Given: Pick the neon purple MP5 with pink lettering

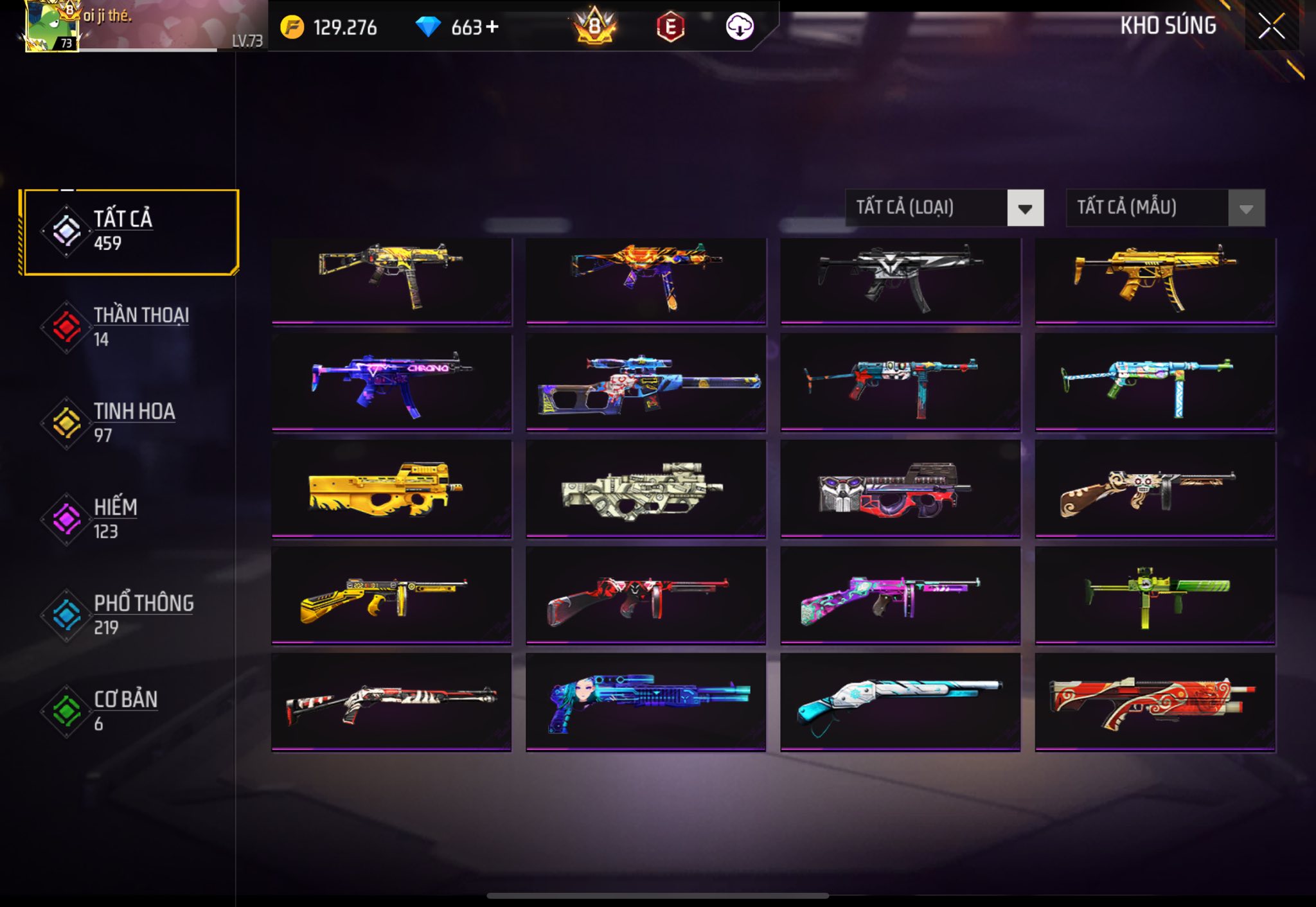Looking at the screenshot, I should coord(391,382).
